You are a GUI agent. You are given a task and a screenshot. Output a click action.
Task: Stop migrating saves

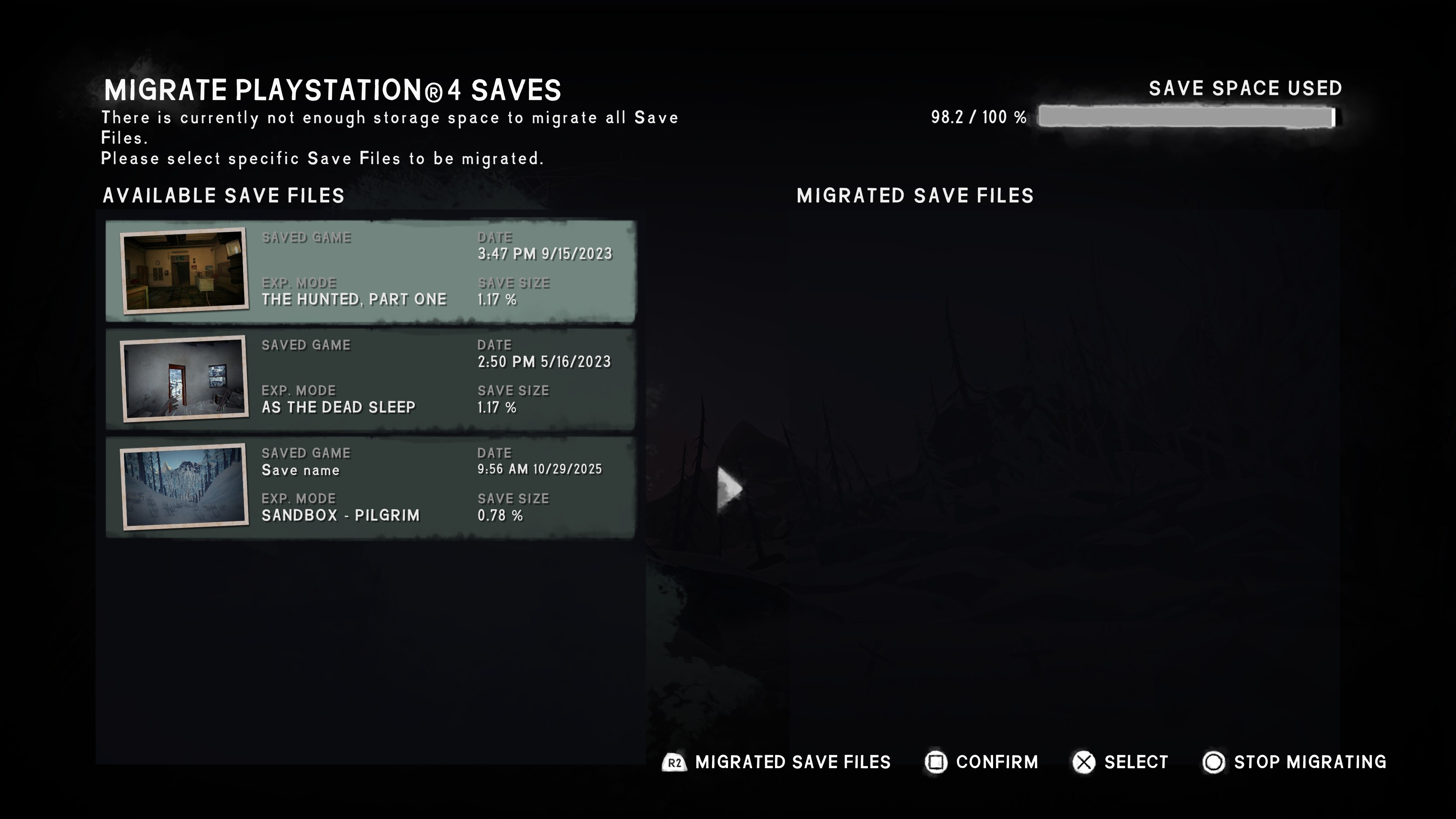[1294, 762]
